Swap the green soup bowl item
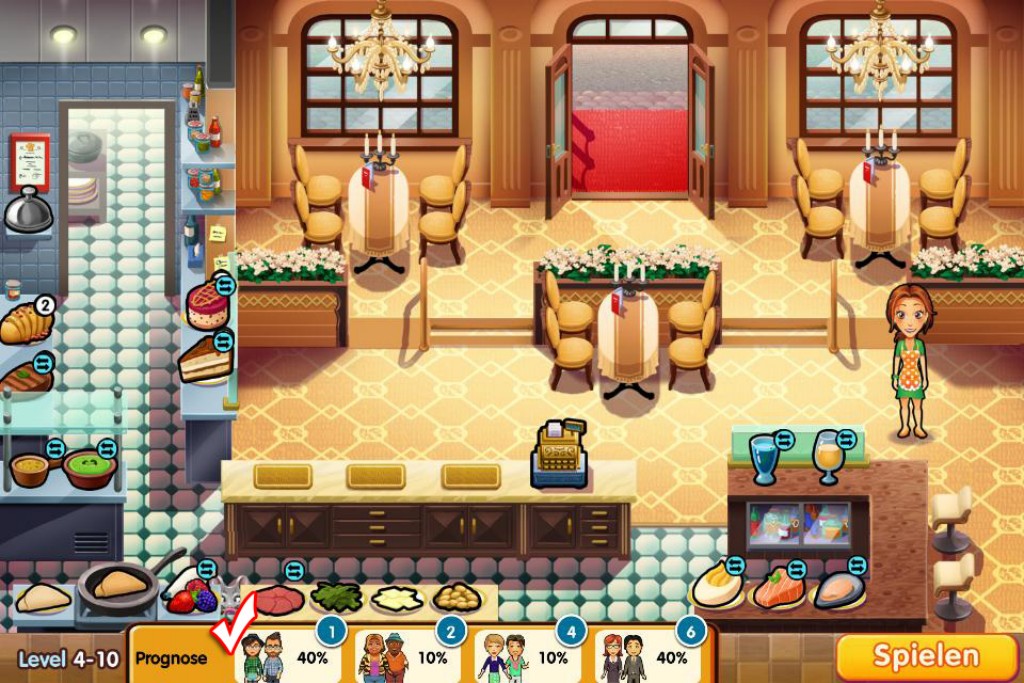 [x=107, y=448]
